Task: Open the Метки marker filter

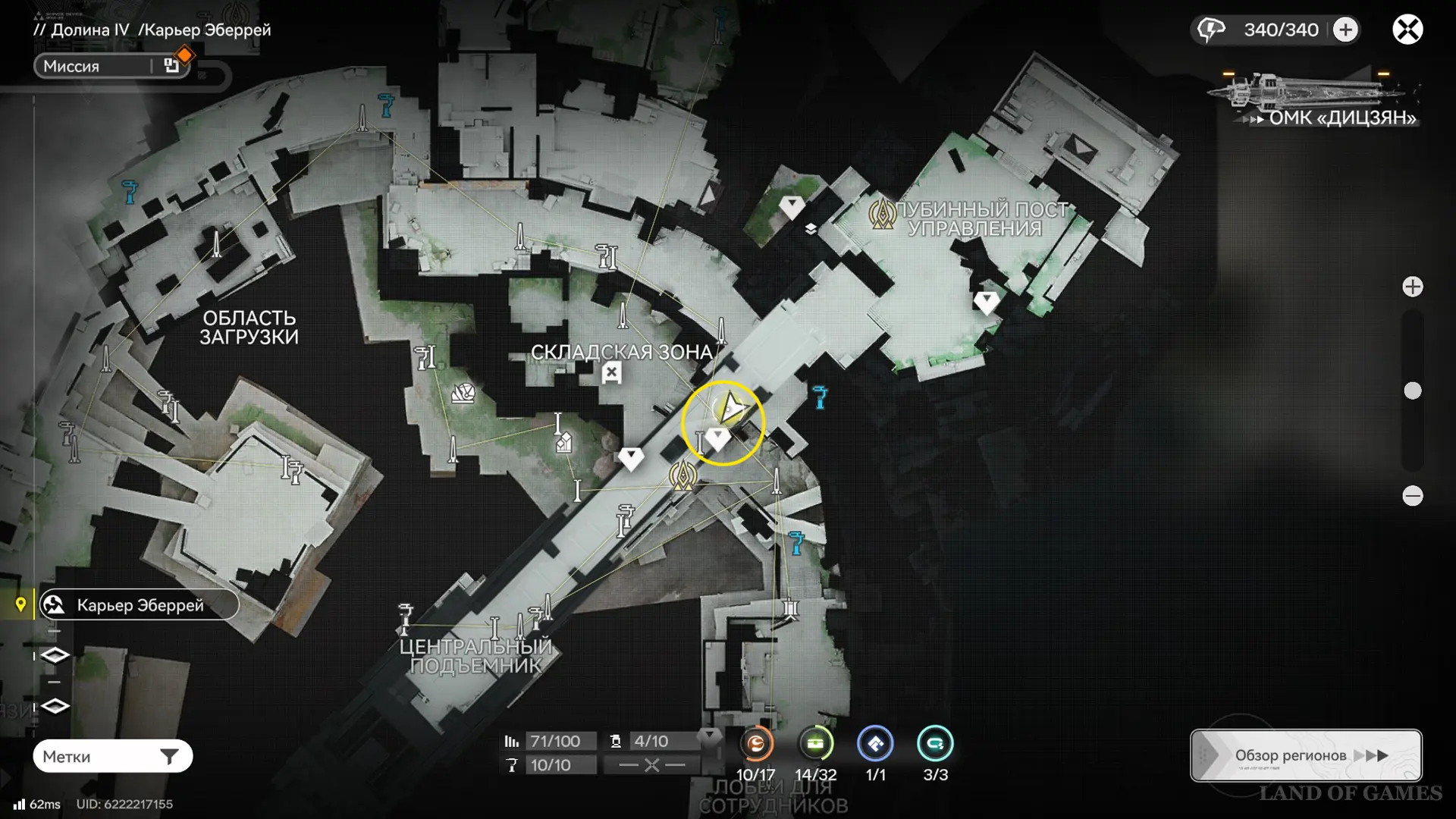Action: click(x=112, y=756)
